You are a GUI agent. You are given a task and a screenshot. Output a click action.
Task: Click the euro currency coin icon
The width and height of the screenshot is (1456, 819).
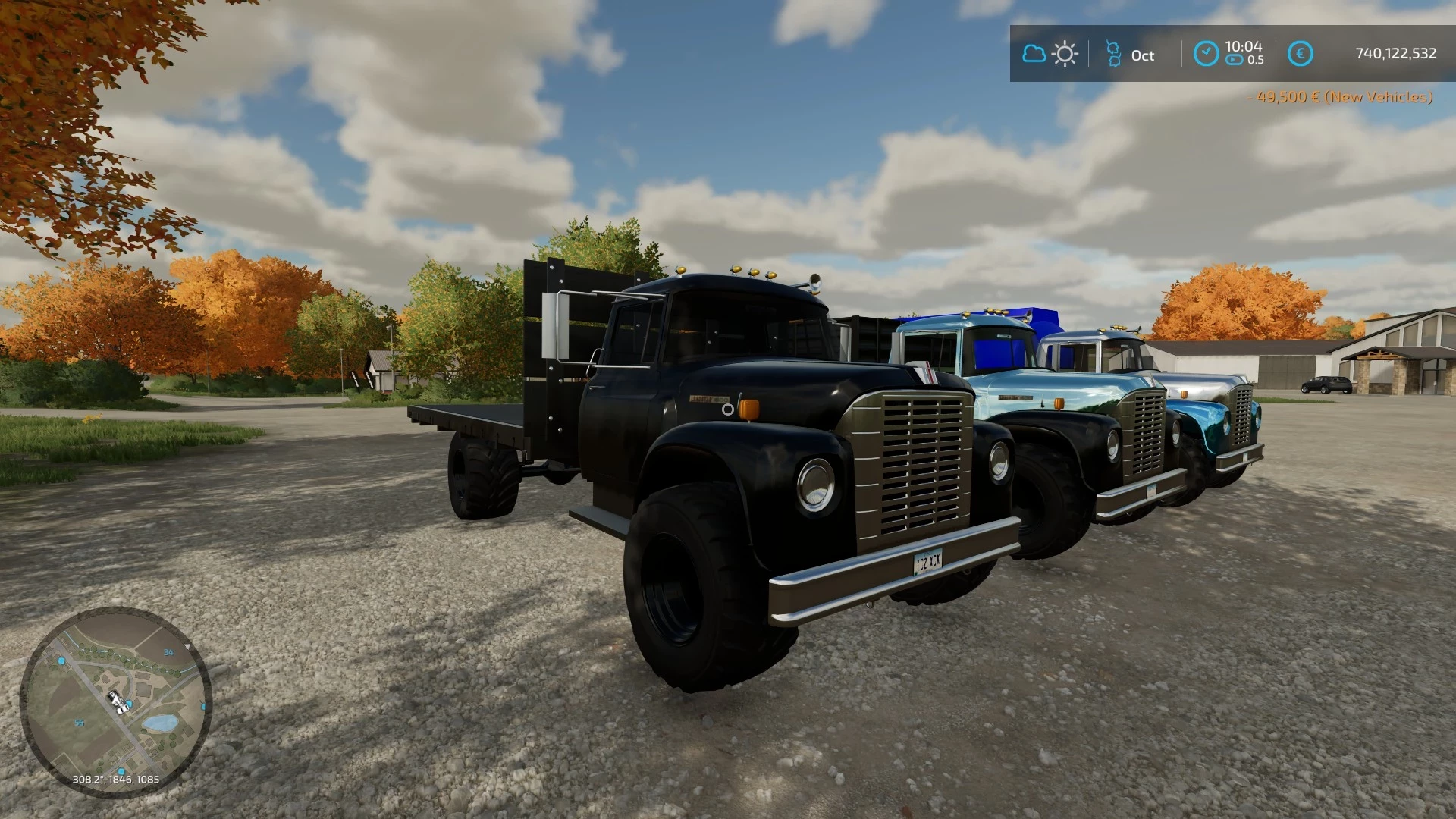[x=1301, y=53]
